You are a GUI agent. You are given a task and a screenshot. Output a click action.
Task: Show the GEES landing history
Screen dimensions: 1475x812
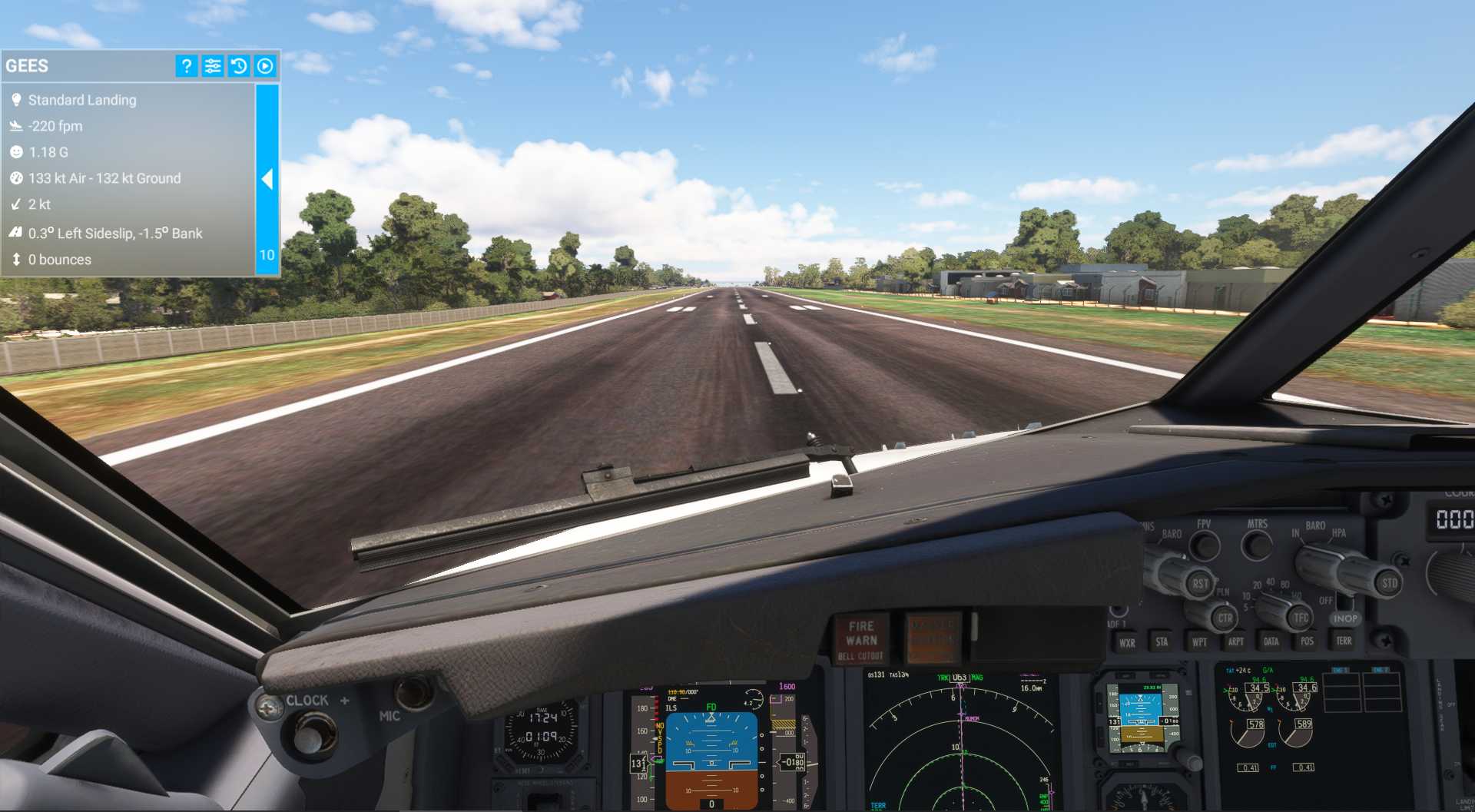(239, 66)
